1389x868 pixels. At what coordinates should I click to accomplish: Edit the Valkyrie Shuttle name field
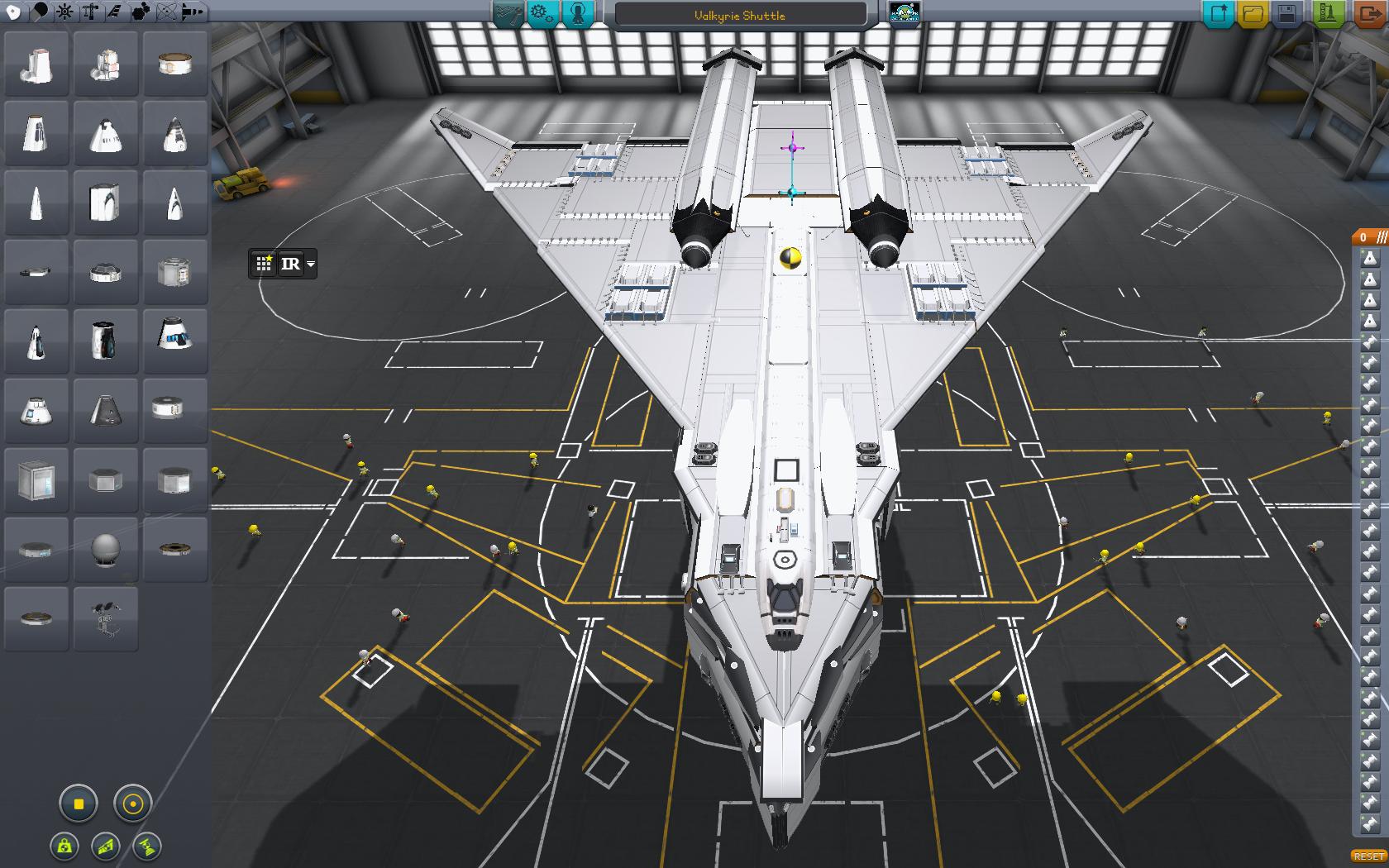[x=740, y=15]
